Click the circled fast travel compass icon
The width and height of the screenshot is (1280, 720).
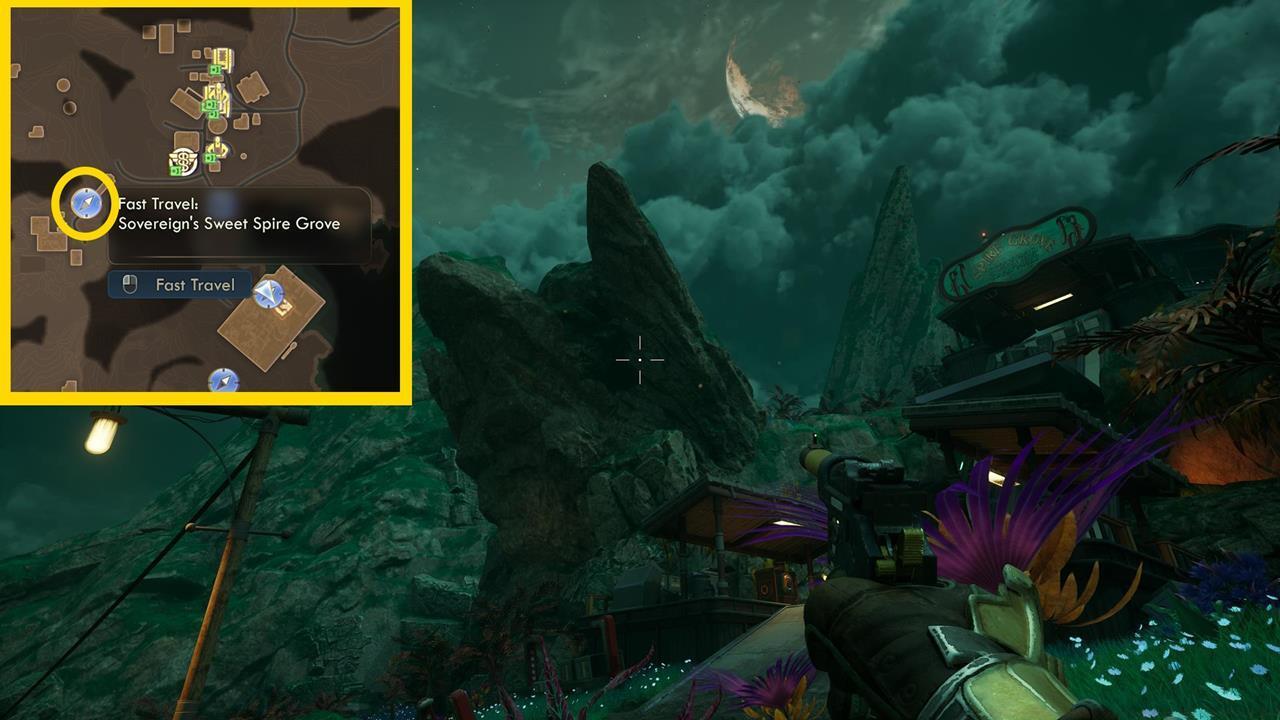[x=85, y=203]
